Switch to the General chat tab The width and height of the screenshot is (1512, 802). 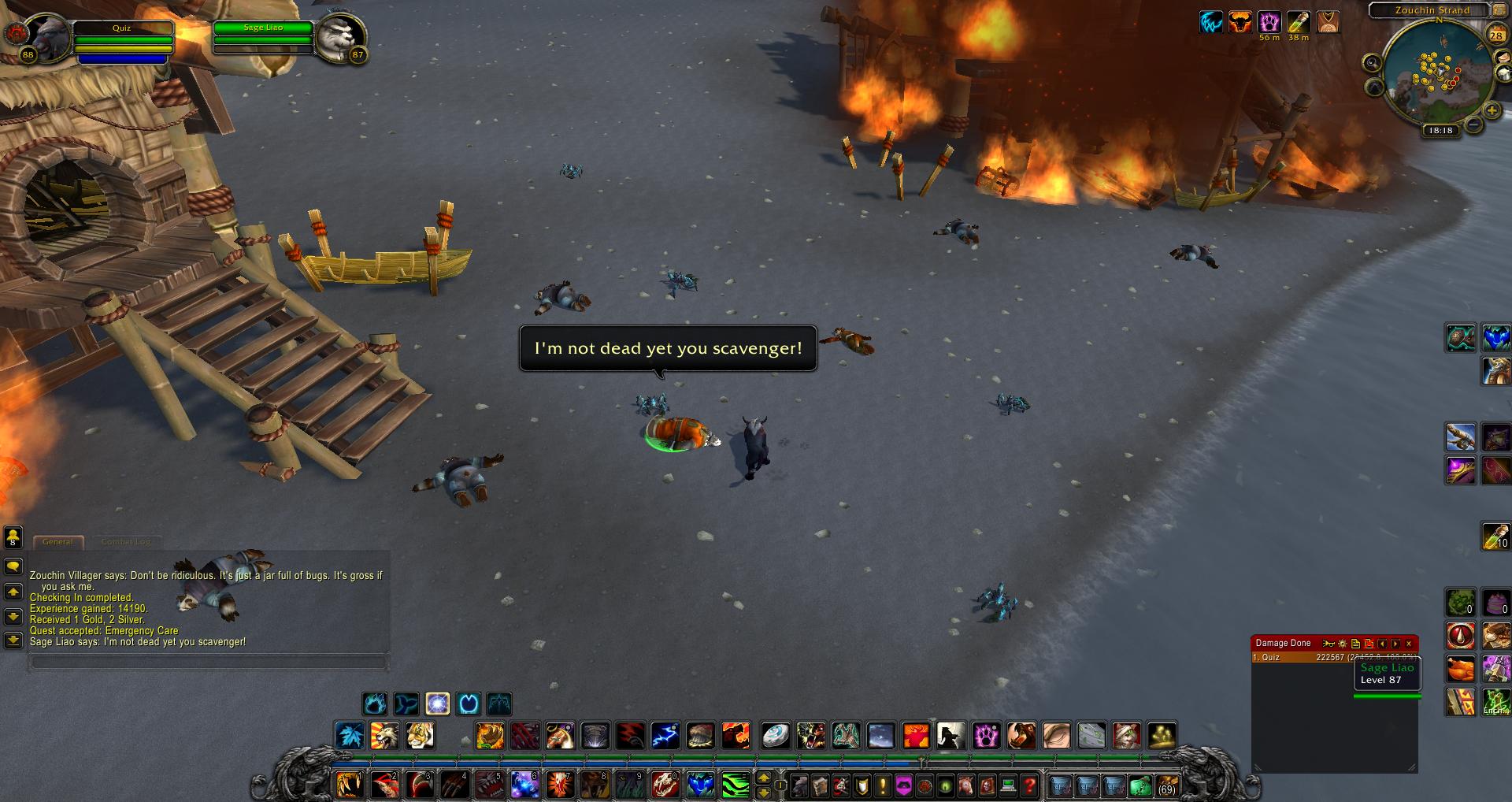pos(57,542)
